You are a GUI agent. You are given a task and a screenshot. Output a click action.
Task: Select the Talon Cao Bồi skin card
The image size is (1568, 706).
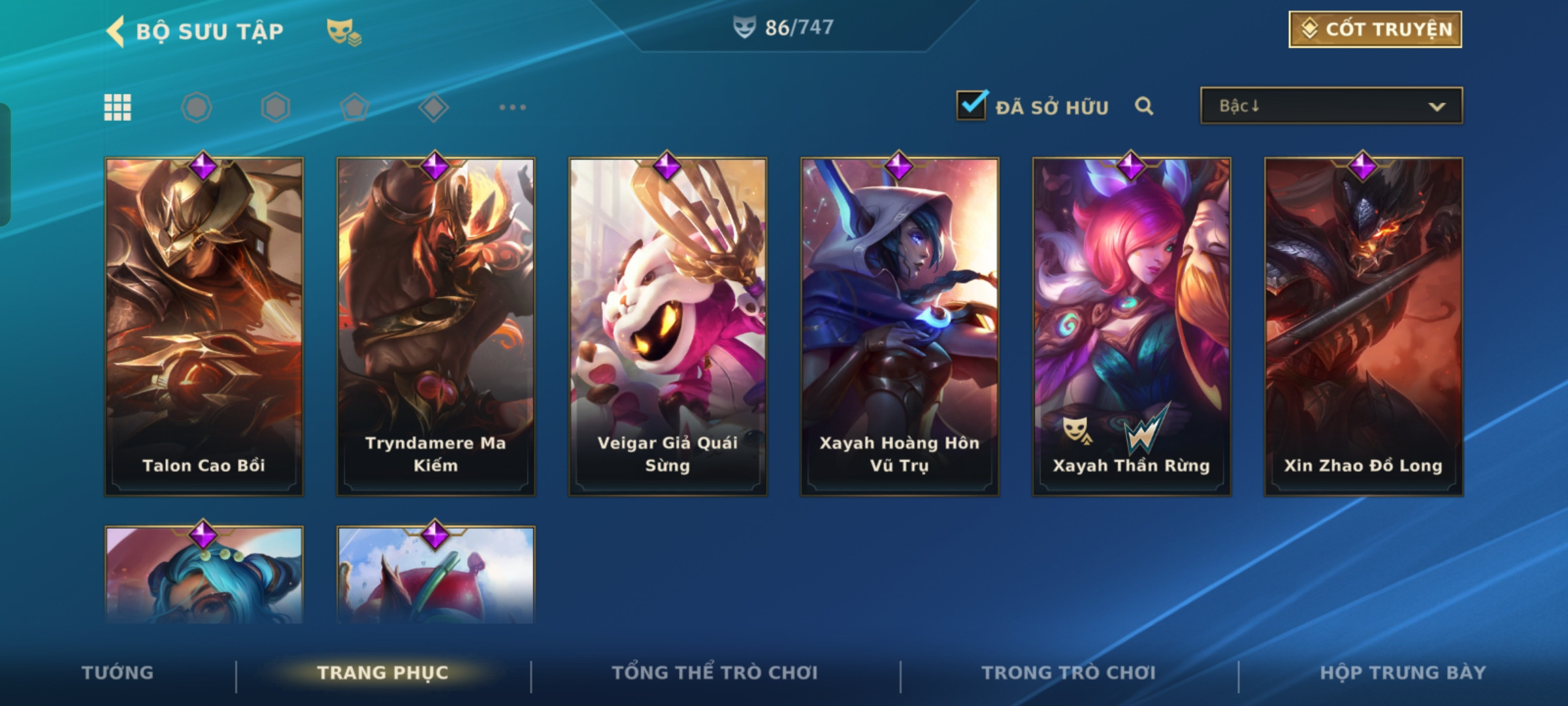[x=204, y=326]
